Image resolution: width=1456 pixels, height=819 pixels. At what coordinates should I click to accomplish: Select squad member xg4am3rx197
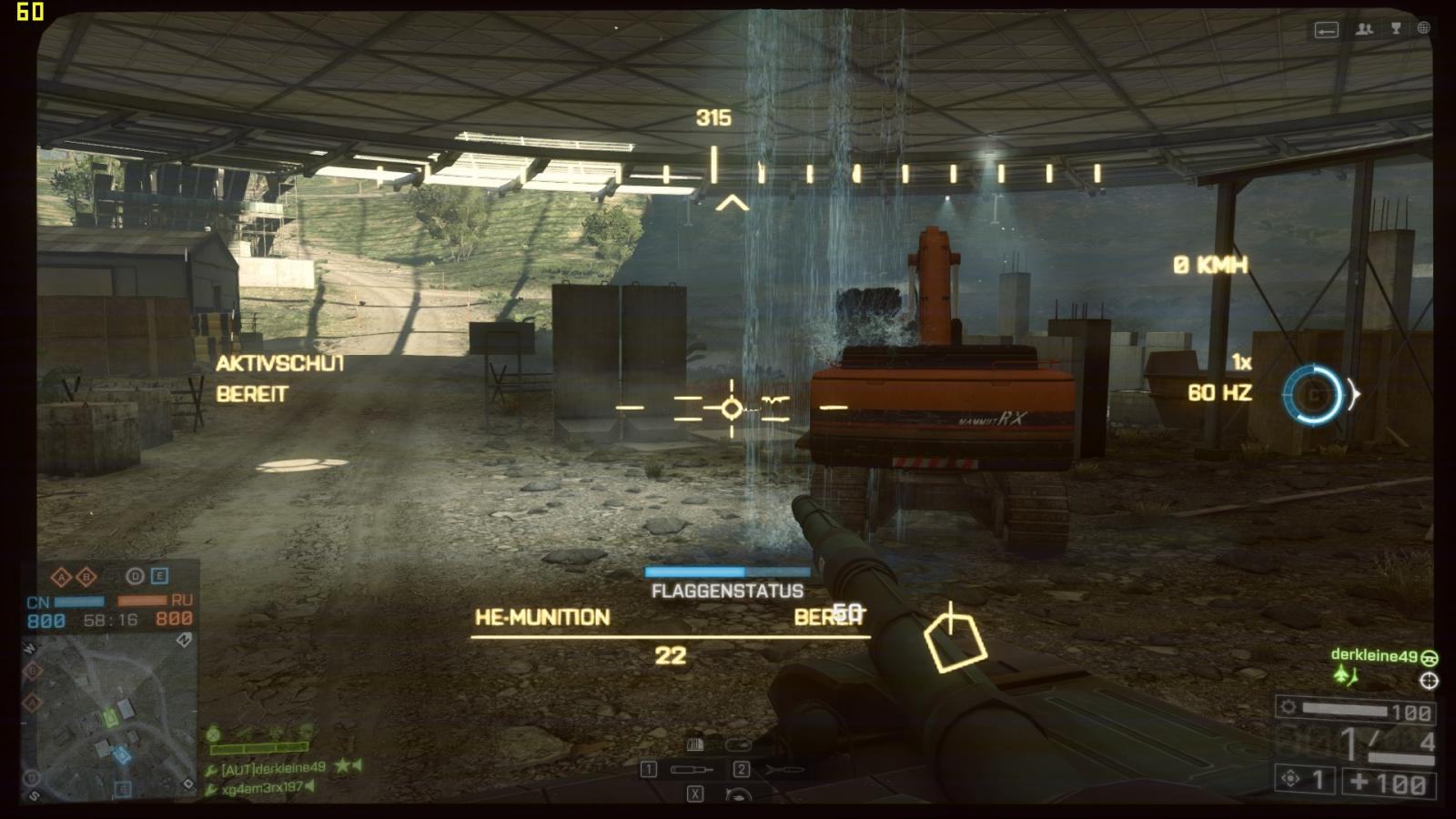pyautogui.click(x=261, y=788)
